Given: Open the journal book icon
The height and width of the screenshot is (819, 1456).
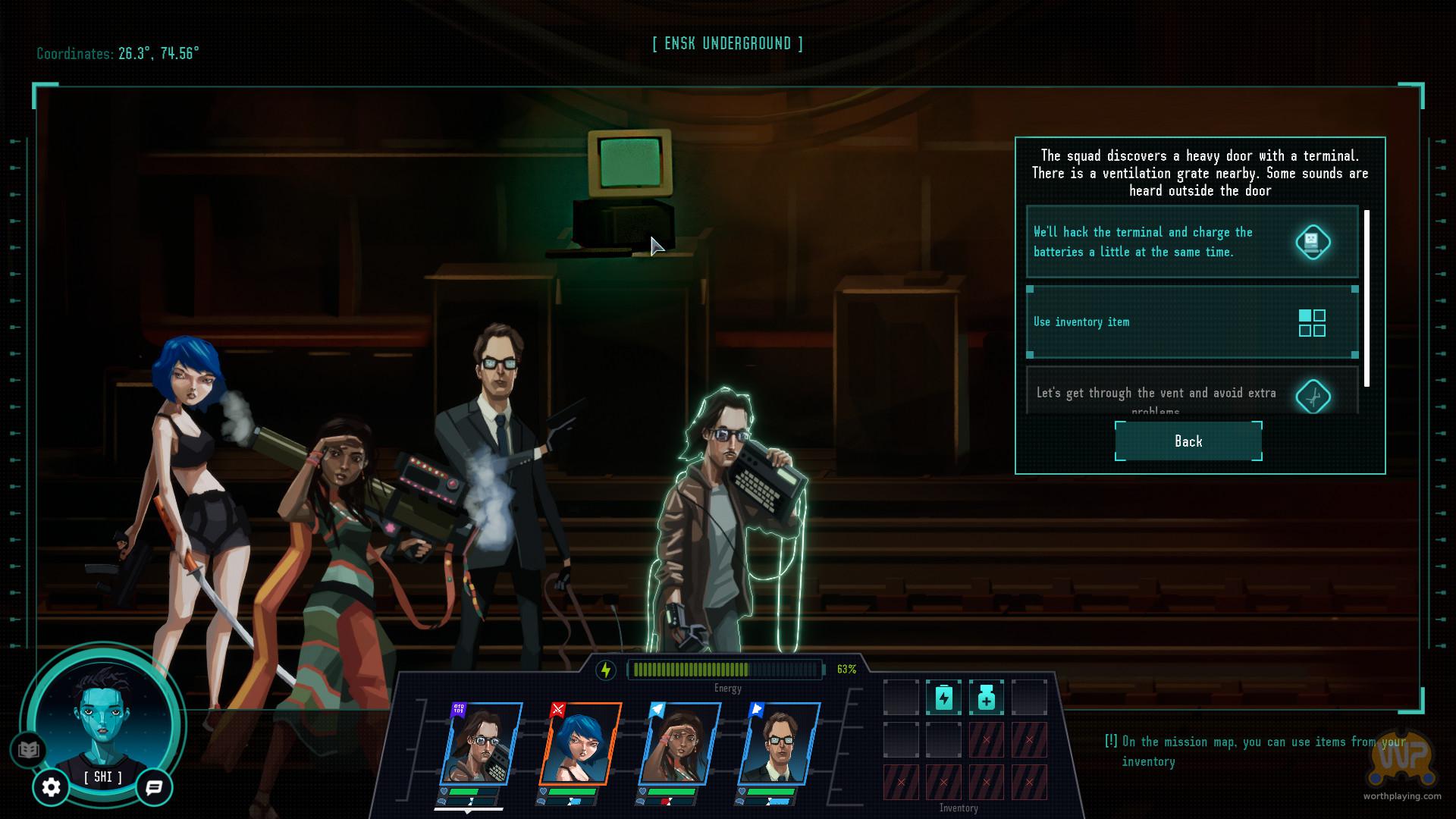Looking at the screenshot, I should pyautogui.click(x=28, y=750).
